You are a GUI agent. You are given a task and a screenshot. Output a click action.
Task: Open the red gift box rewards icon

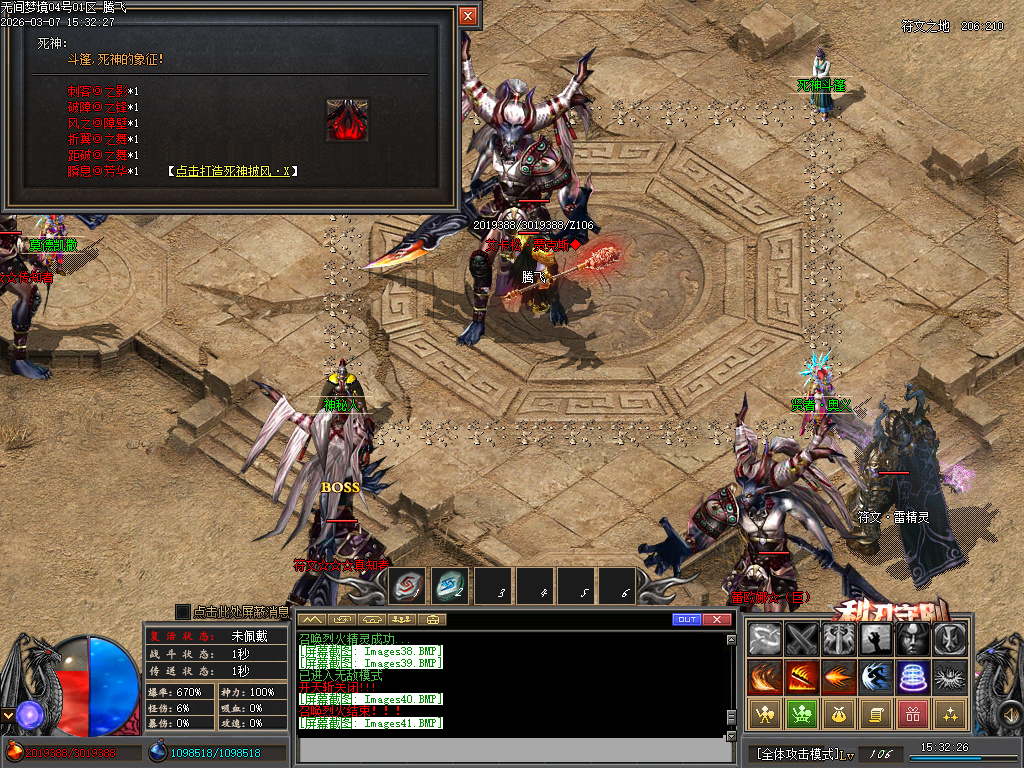tap(913, 714)
